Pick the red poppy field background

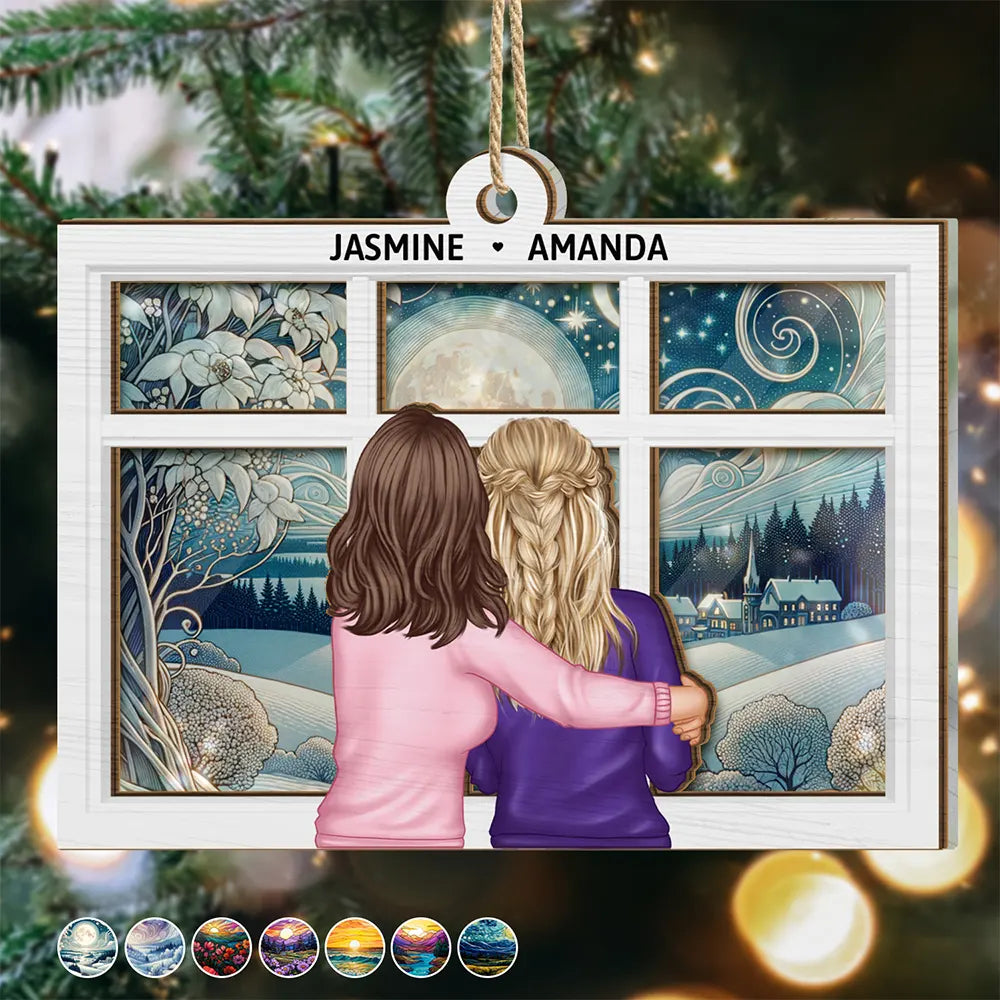[x=222, y=947]
